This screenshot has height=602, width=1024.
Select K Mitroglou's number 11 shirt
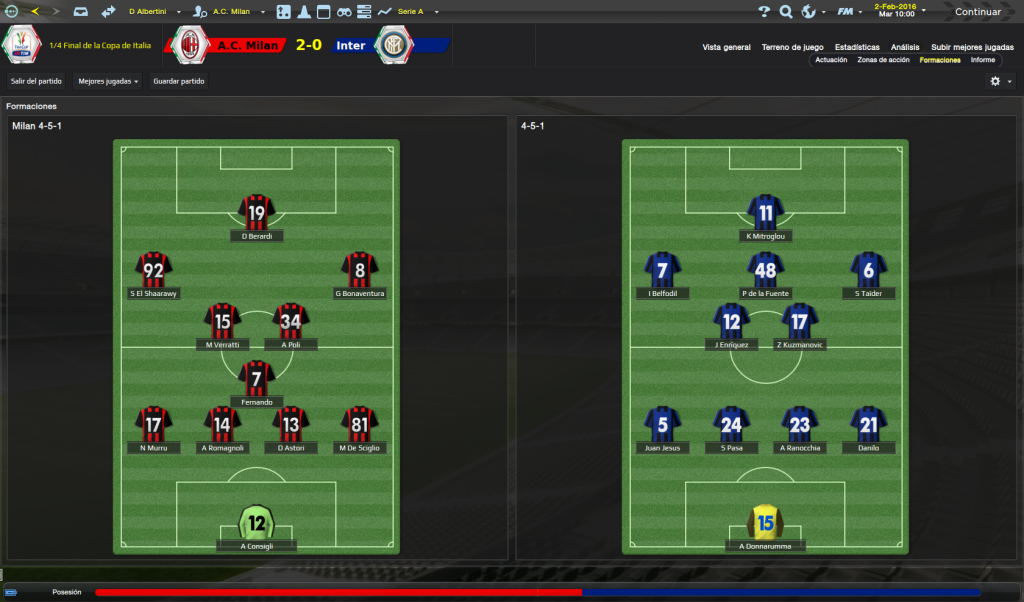pos(766,213)
